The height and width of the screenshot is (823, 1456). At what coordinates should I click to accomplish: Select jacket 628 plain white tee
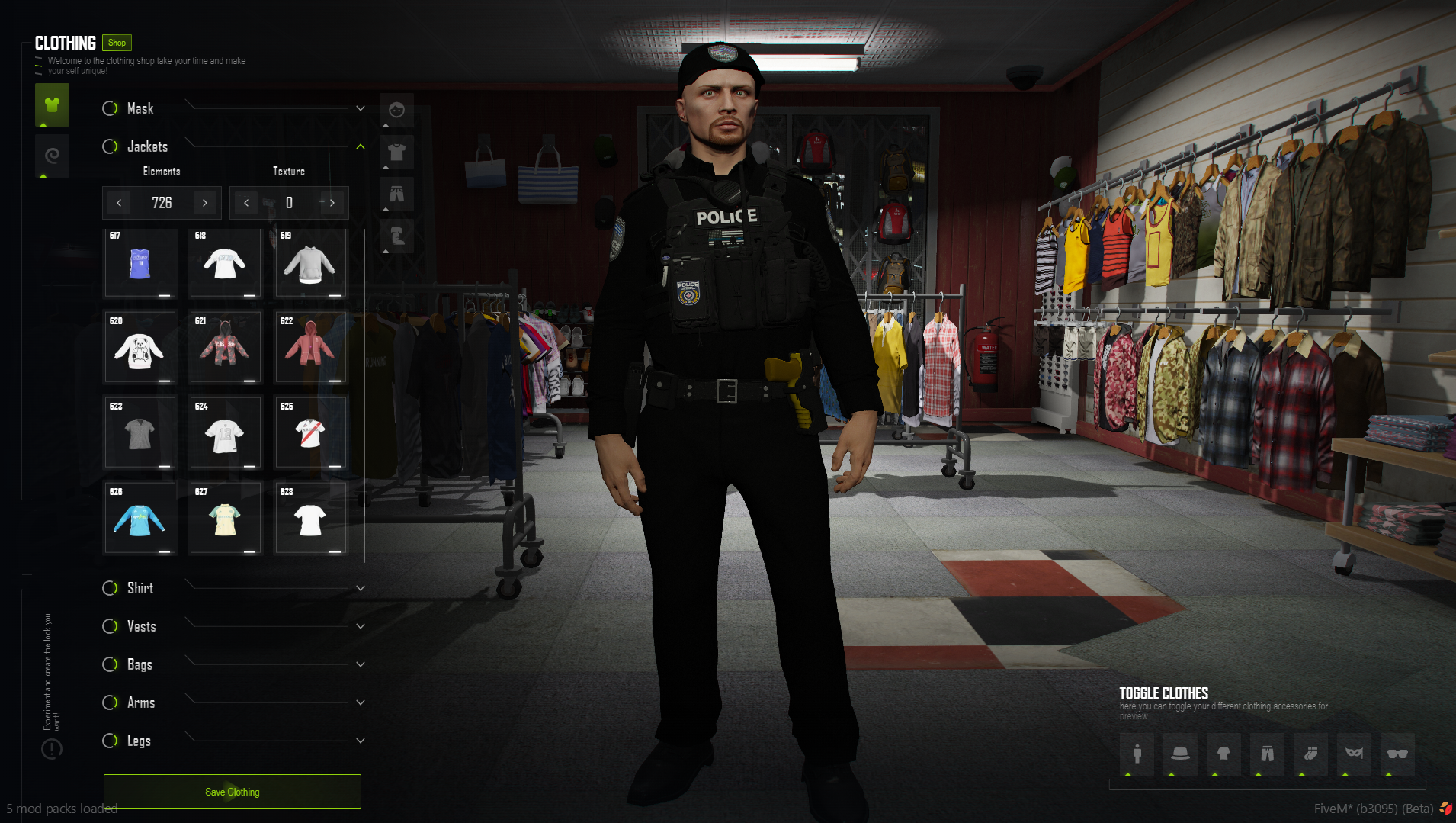pos(309,519)
